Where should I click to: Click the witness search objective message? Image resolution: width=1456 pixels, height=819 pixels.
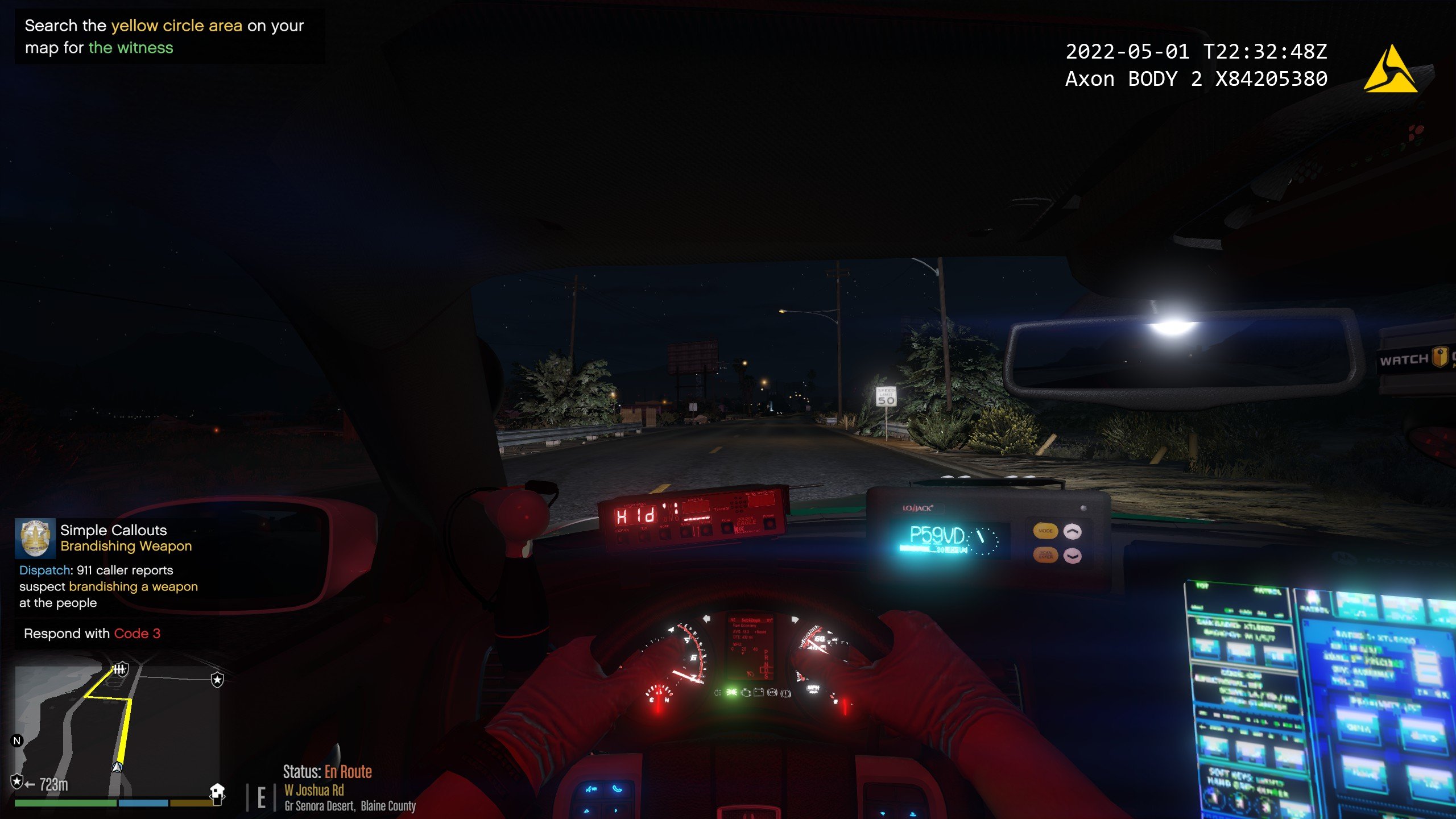click(164, 36)
